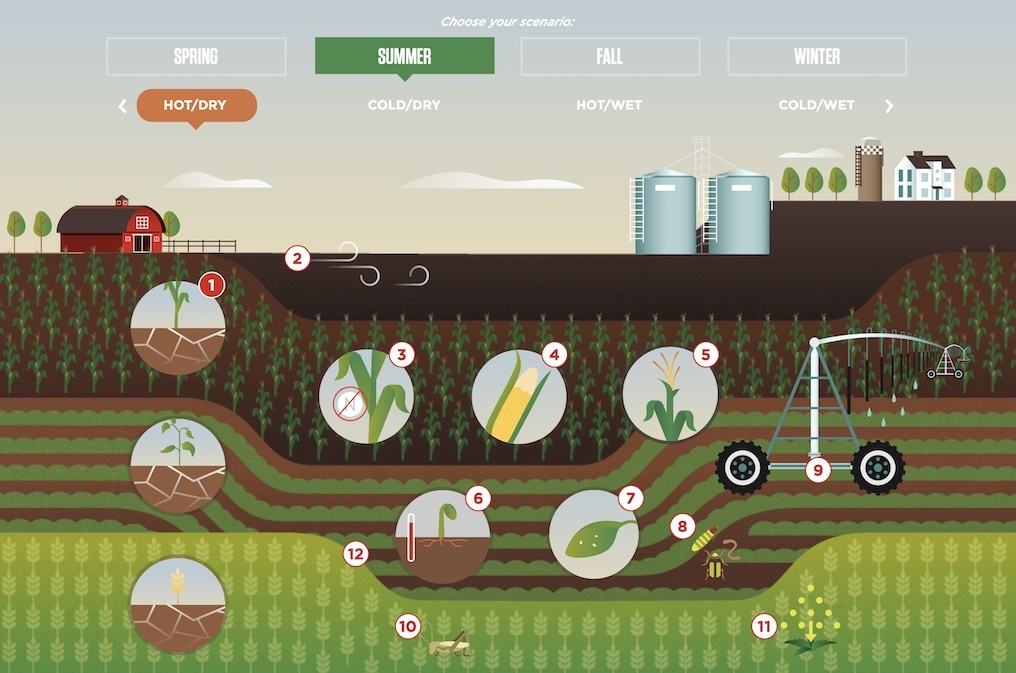Choose the Cold/Wet condition
The height and width of the screenshot is (673, 1016).
coord(816,105)
